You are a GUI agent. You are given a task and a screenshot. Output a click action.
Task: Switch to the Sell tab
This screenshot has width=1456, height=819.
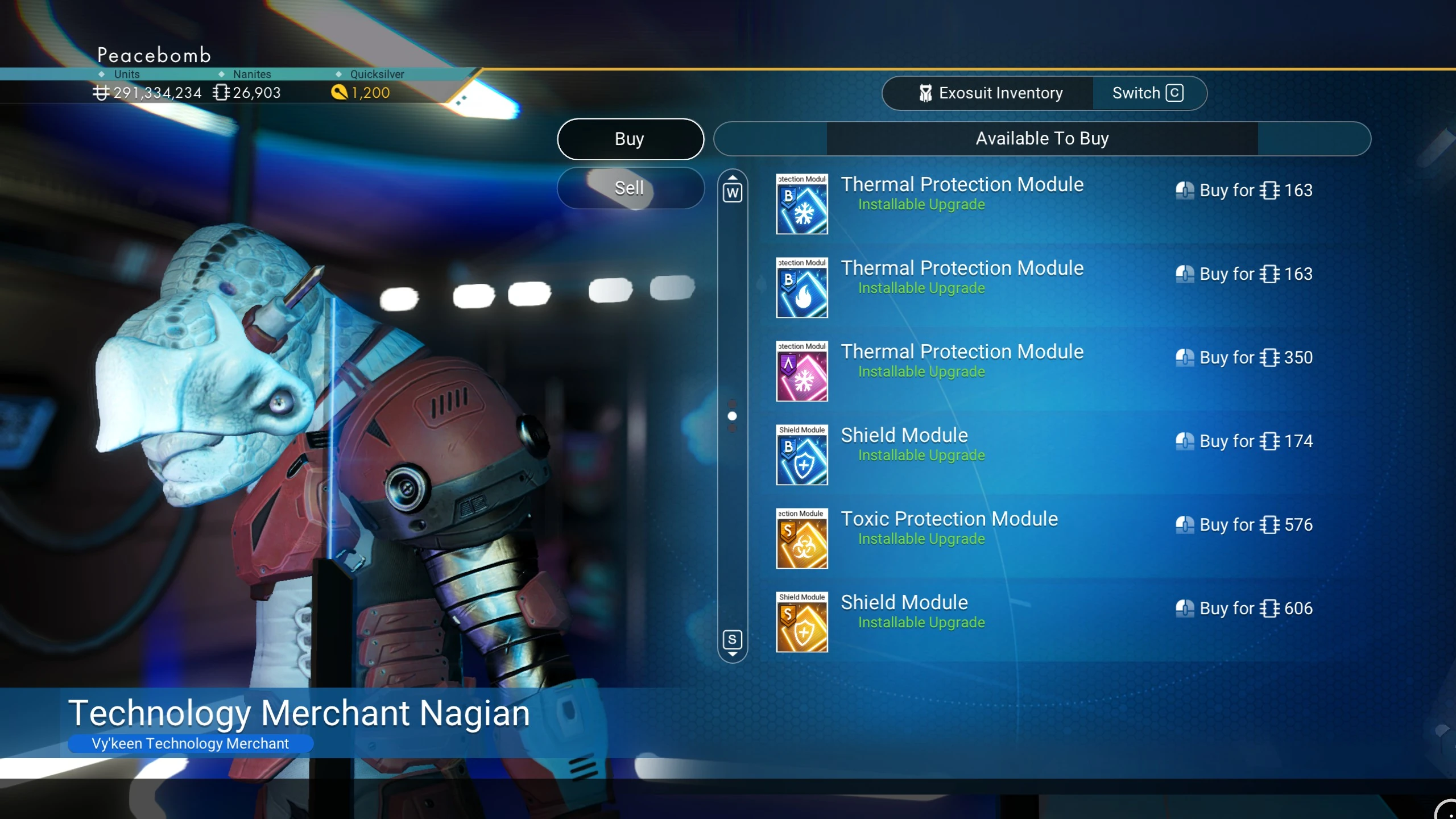coord(630,188)
